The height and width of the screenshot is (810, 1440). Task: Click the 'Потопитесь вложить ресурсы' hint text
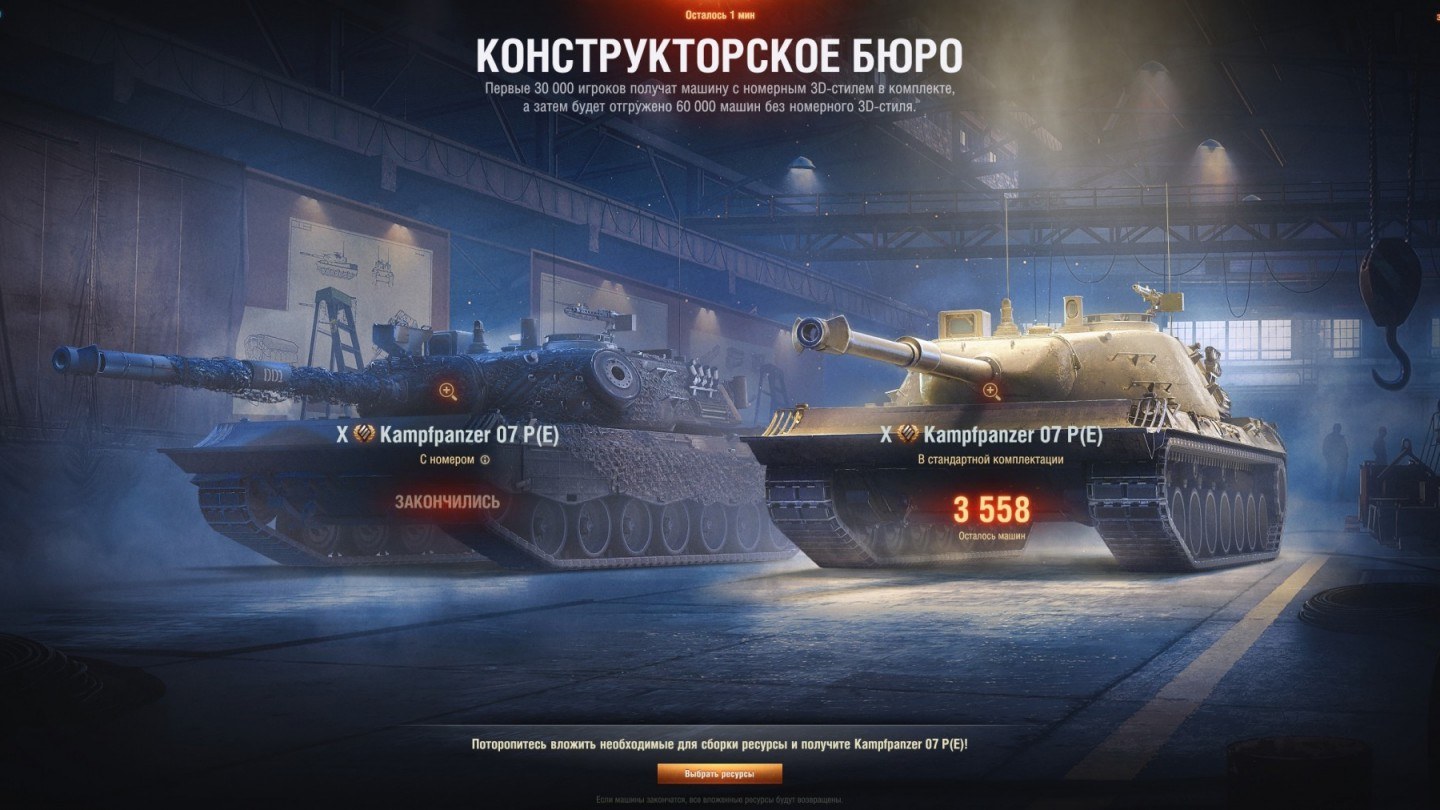720,744
